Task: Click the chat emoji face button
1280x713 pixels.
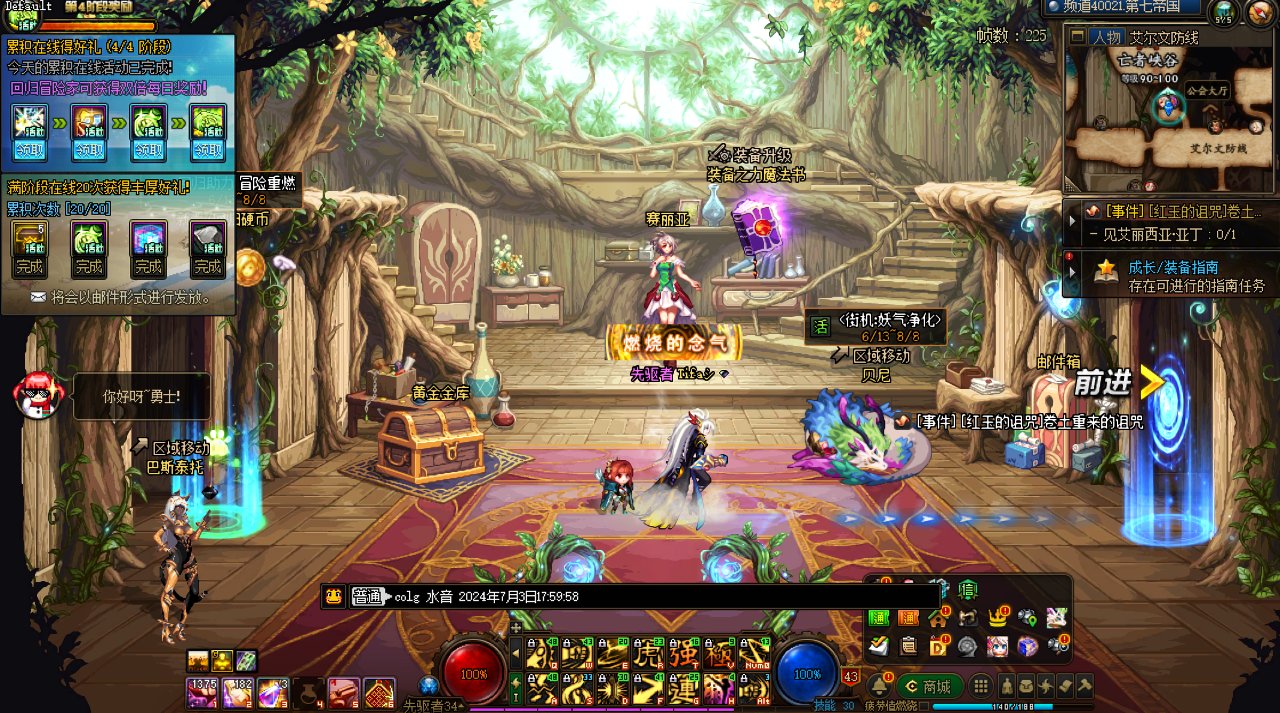Action: (334, 597)
